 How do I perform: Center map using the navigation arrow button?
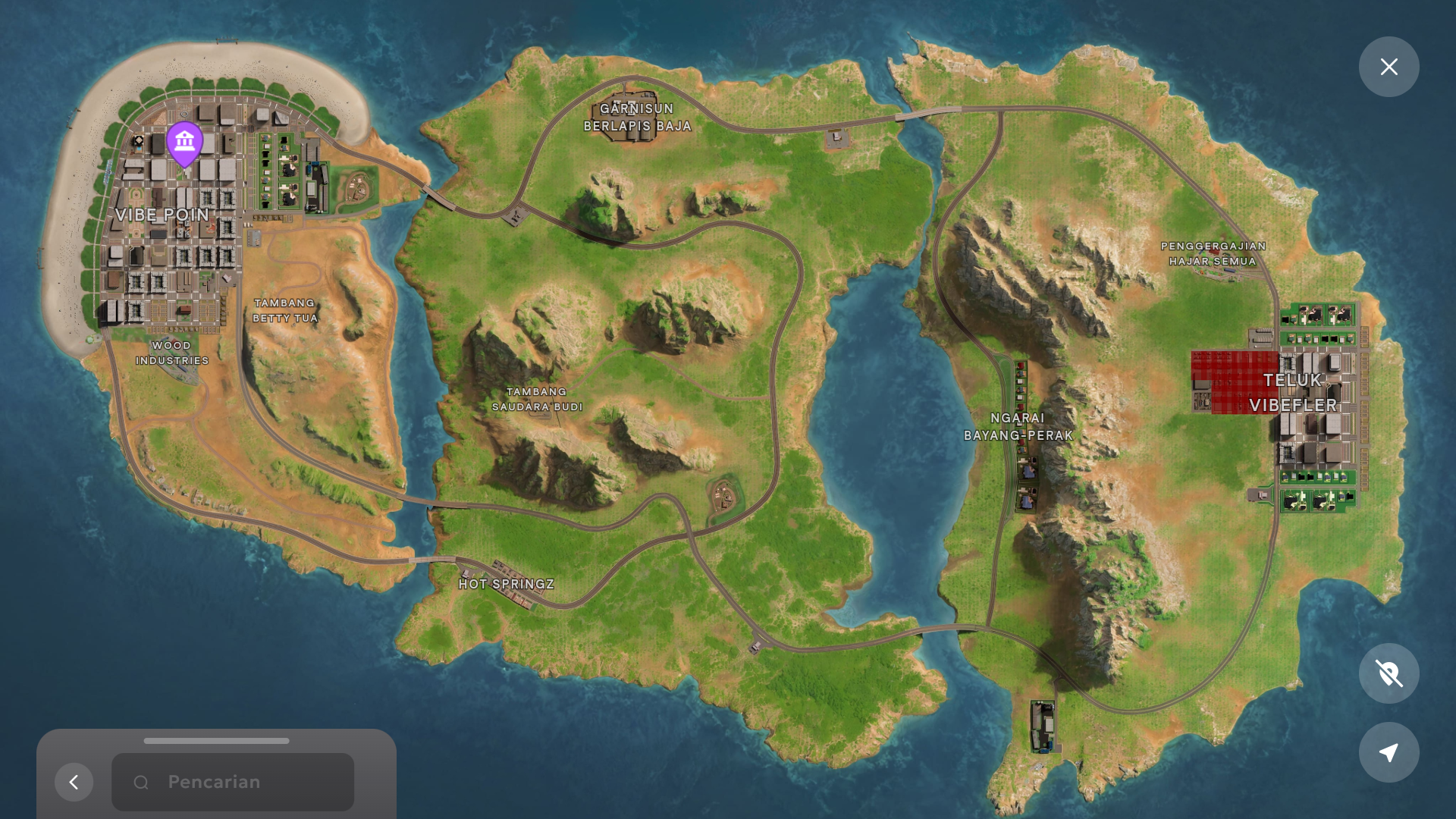point(1389,752)
